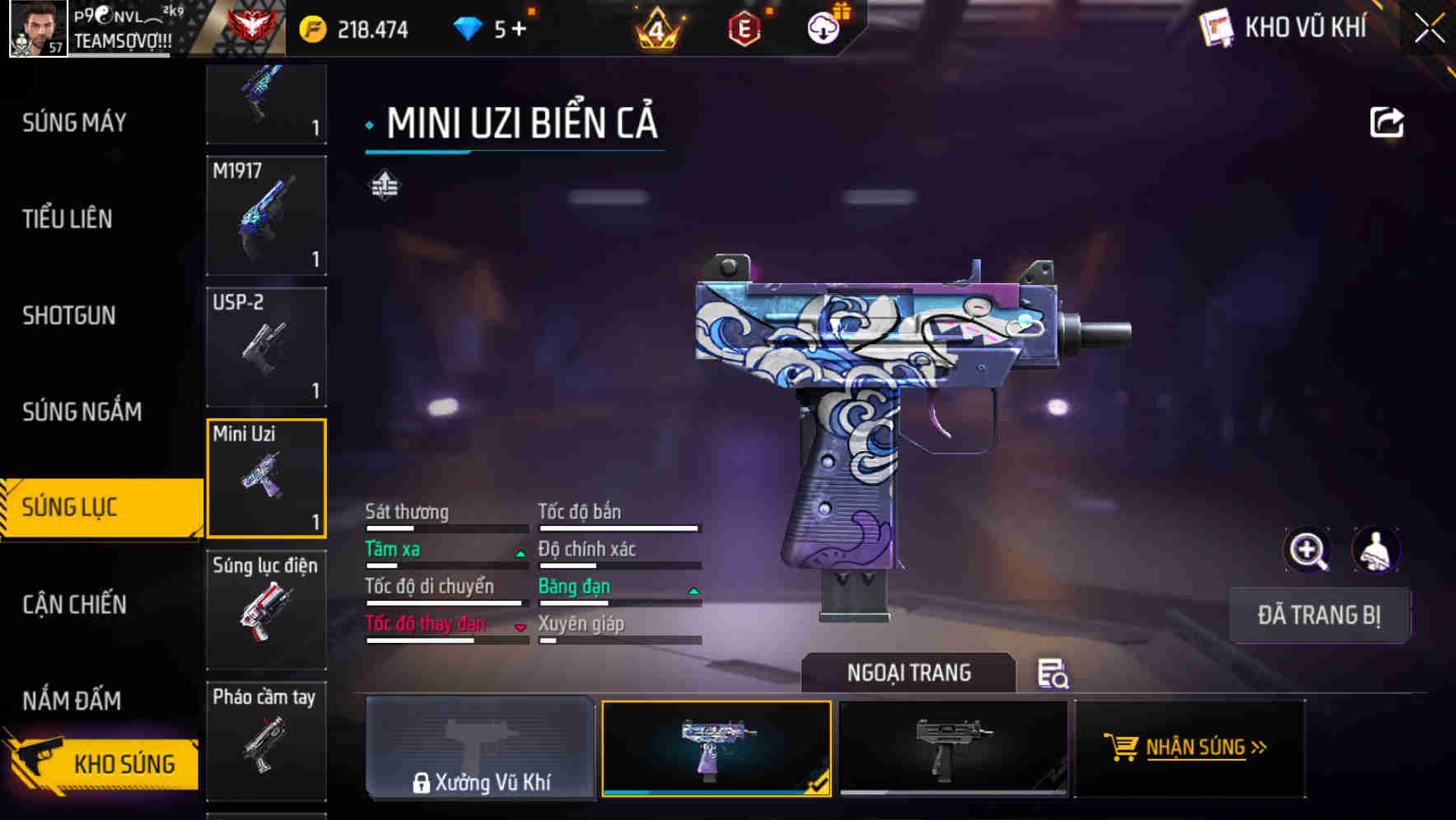Pick the USP-2 pistol tile
This screenshot has width=1456, height=820.
(x=266, y=347)
